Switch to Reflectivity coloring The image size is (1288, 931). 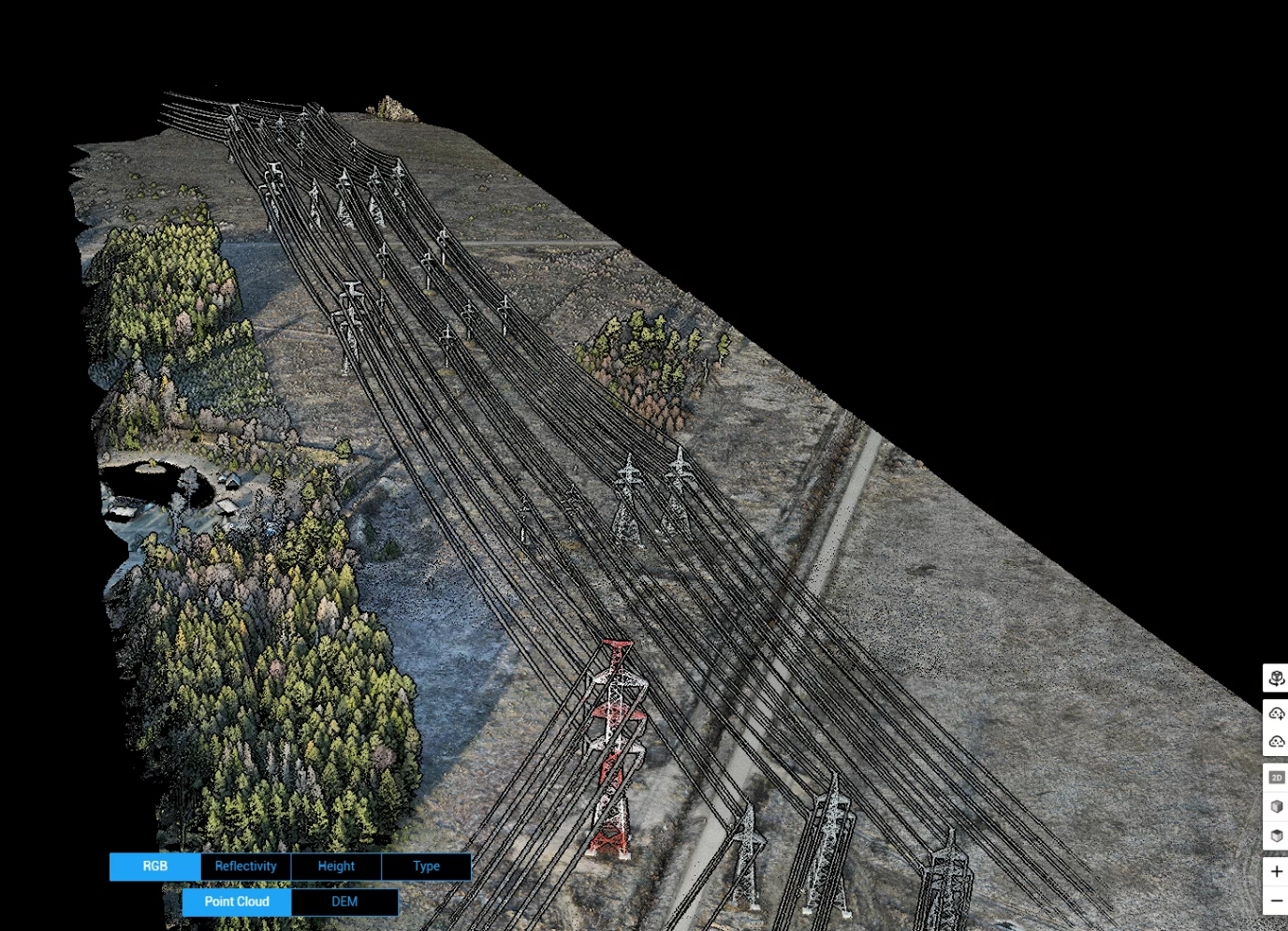245,866
